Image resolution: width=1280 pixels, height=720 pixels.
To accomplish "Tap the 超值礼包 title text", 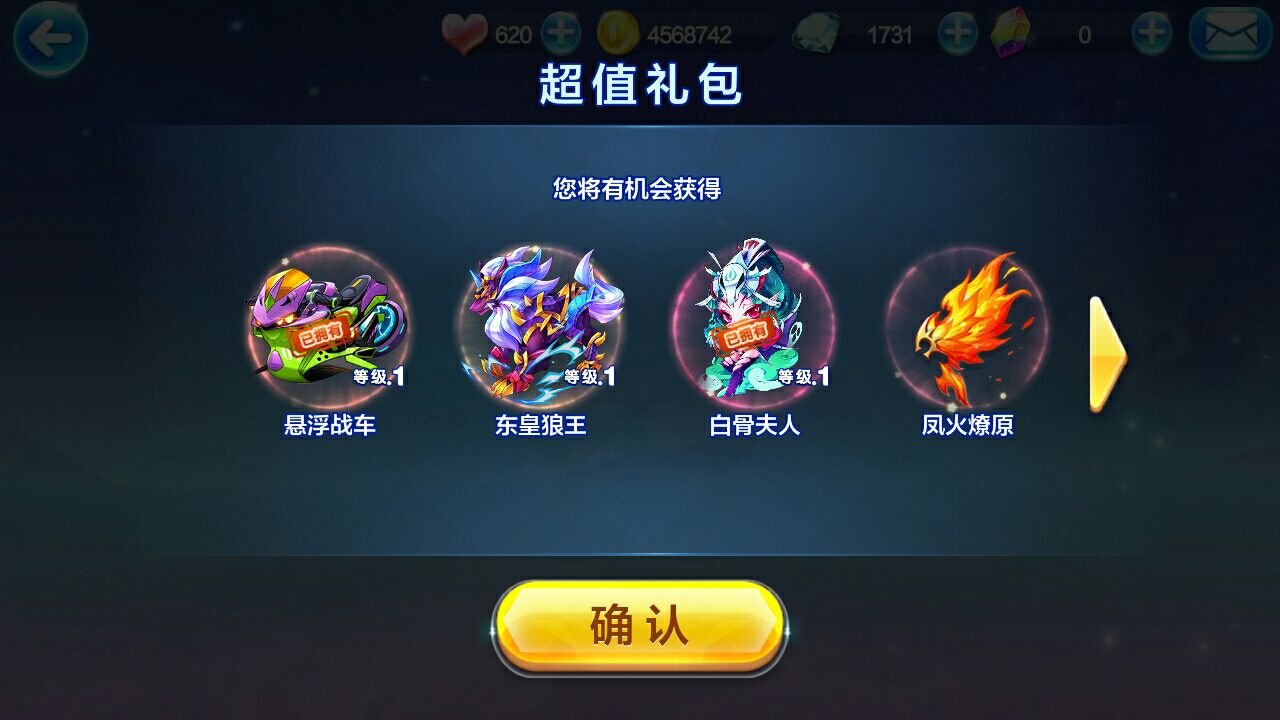I will (639, 84).
